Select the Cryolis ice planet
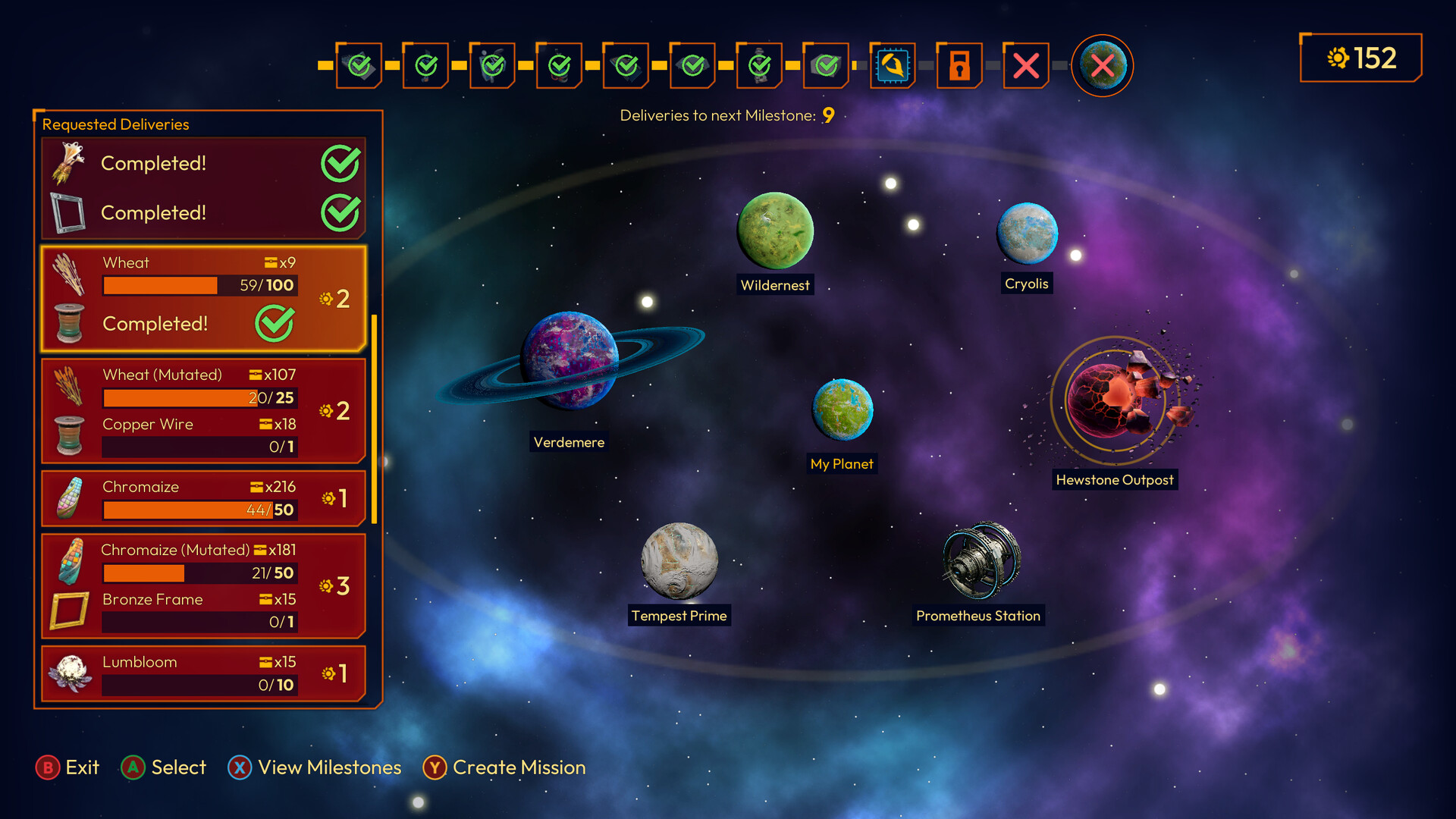This screenshot has width=1456, height=819. 1027,234
